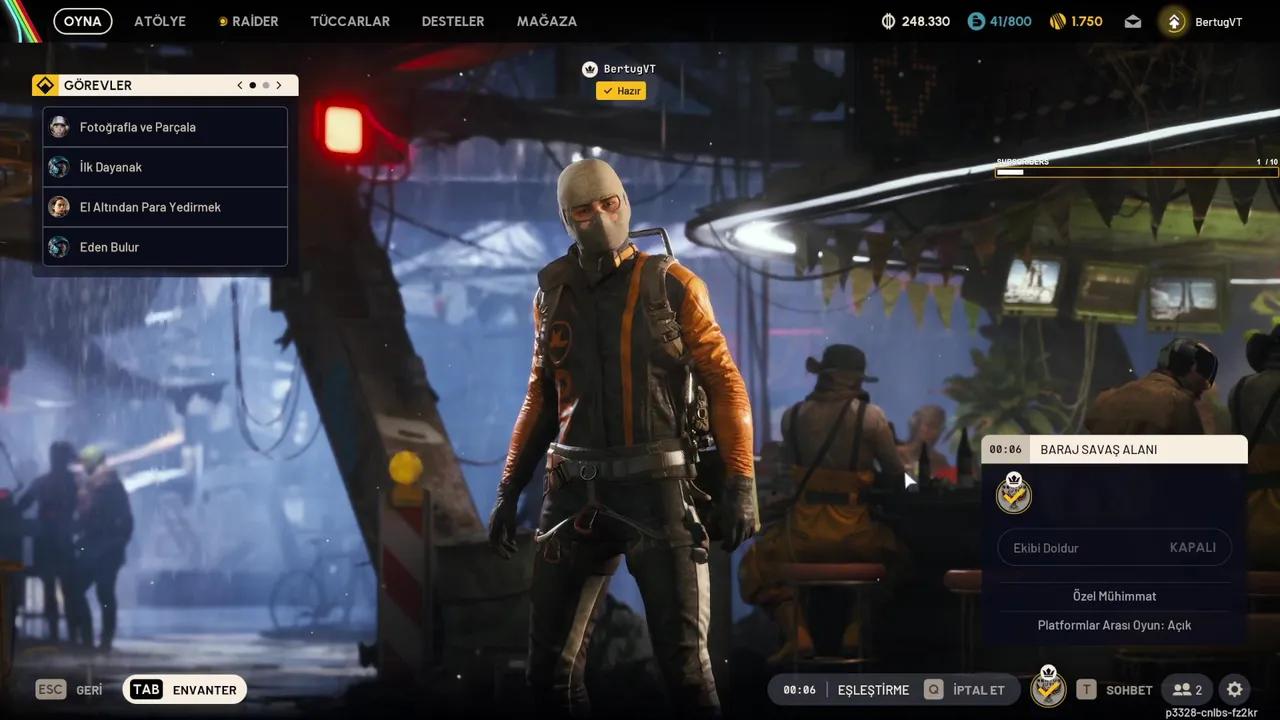This screenshot has width=1280, height=720.
Task: Click the yellow diamond icon on GÖREVLER panel
Action: [45, 85]
